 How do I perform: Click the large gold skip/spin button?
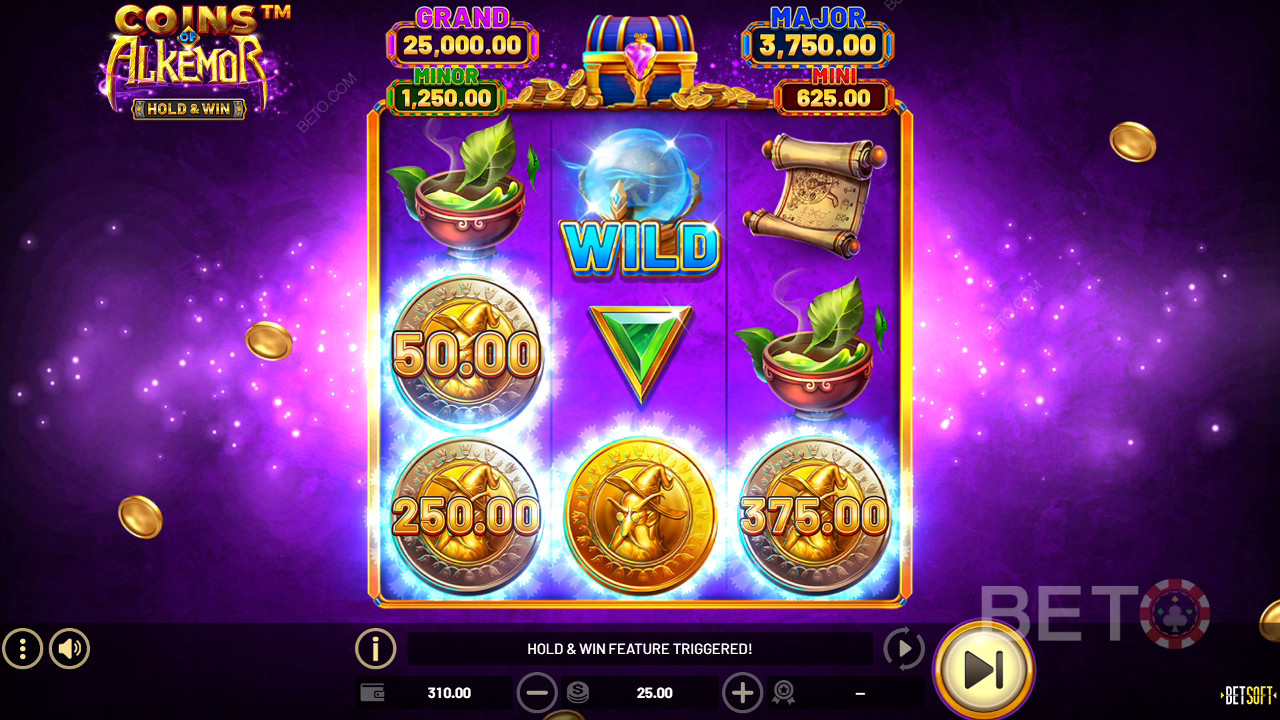point(983,669)
